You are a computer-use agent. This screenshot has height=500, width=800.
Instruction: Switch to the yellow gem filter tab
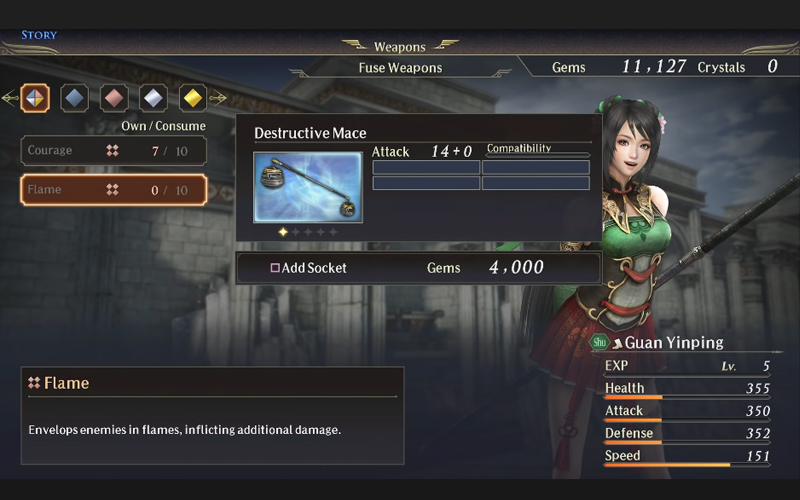tap(193, 98)
